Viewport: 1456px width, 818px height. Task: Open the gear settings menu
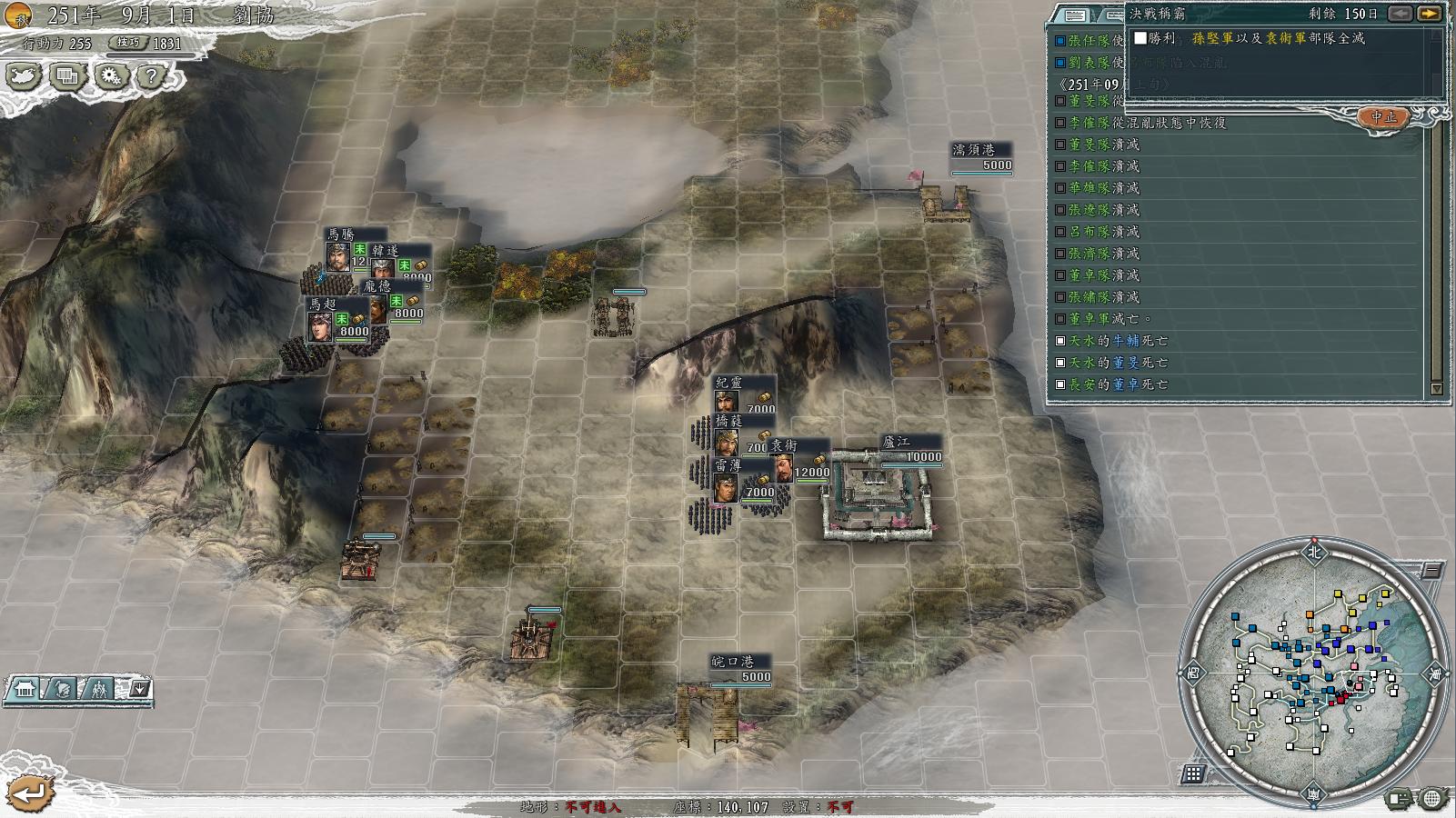[111, 76]
